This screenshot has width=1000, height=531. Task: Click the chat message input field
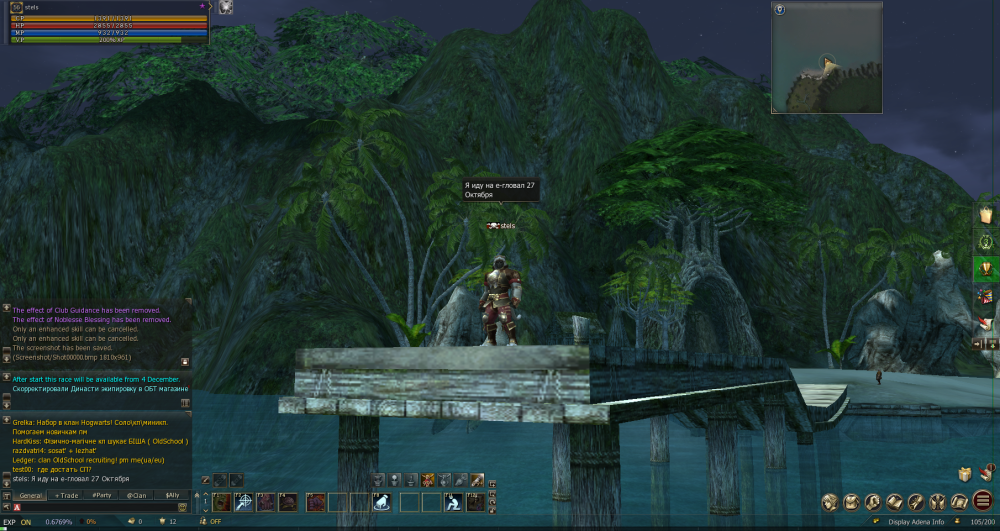click(x=95, y=507)
